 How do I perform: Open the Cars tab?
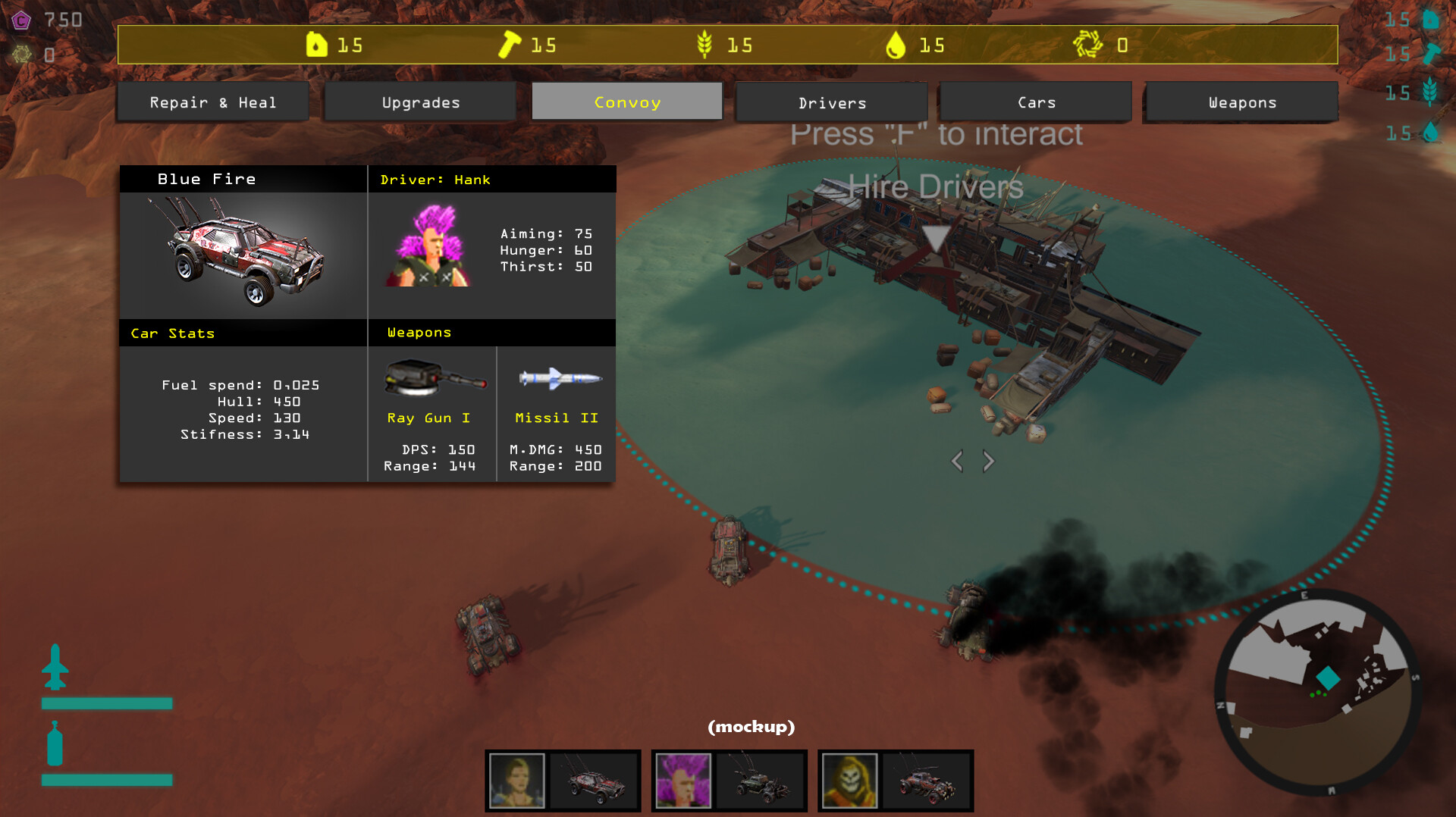point(1034,102)
